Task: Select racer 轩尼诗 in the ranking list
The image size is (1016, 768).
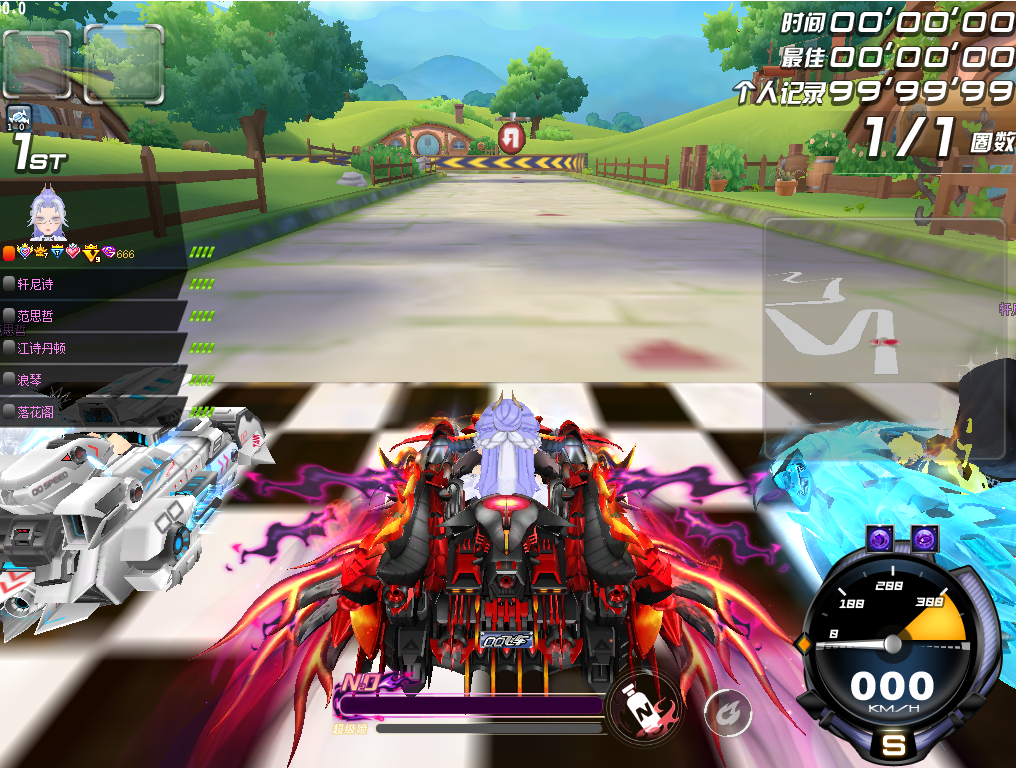Action: click(36, 284)
